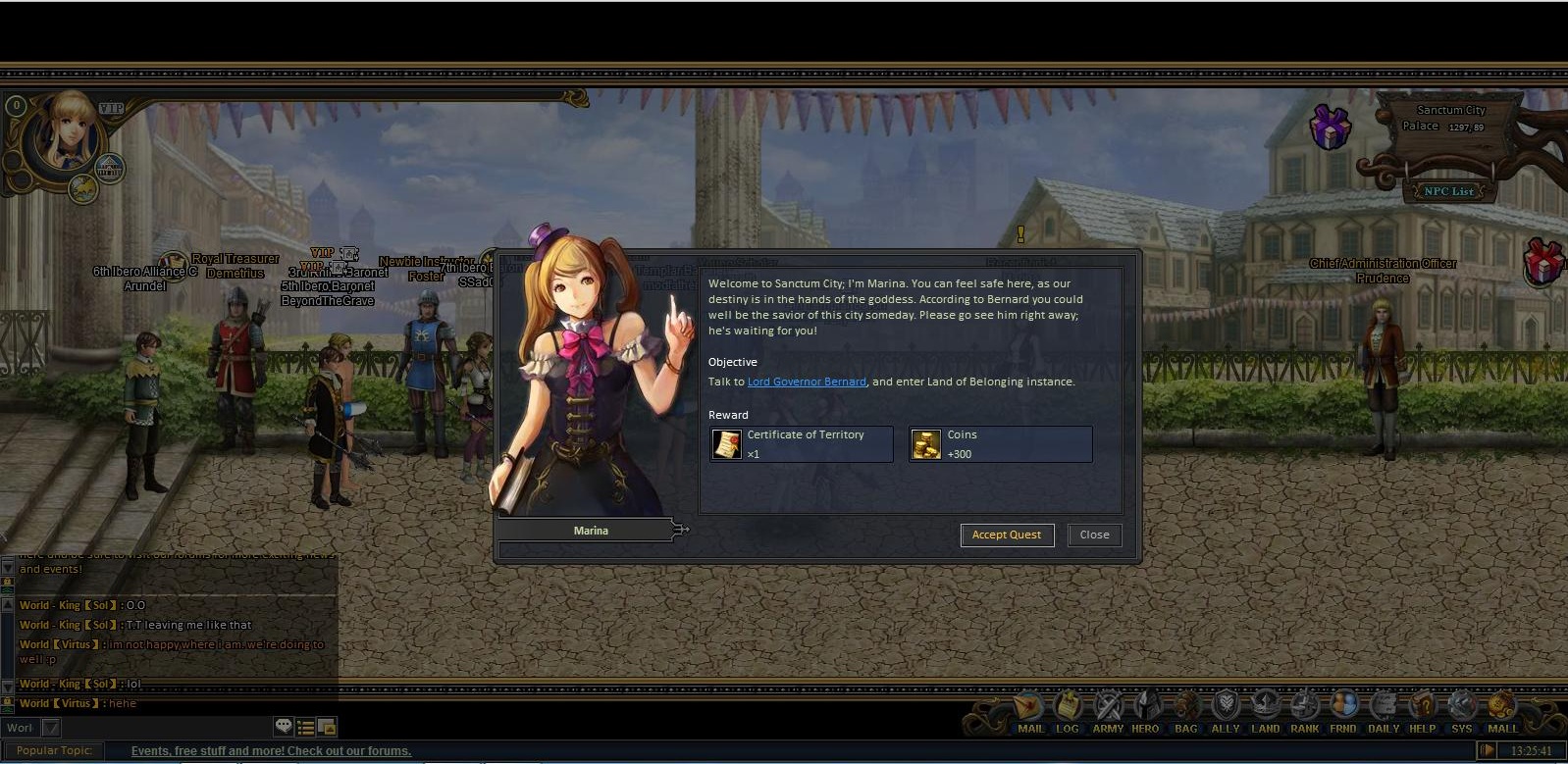Open the FRND friends list icon
This screenshot has height=764, width=1568.
coord(1343,706)
